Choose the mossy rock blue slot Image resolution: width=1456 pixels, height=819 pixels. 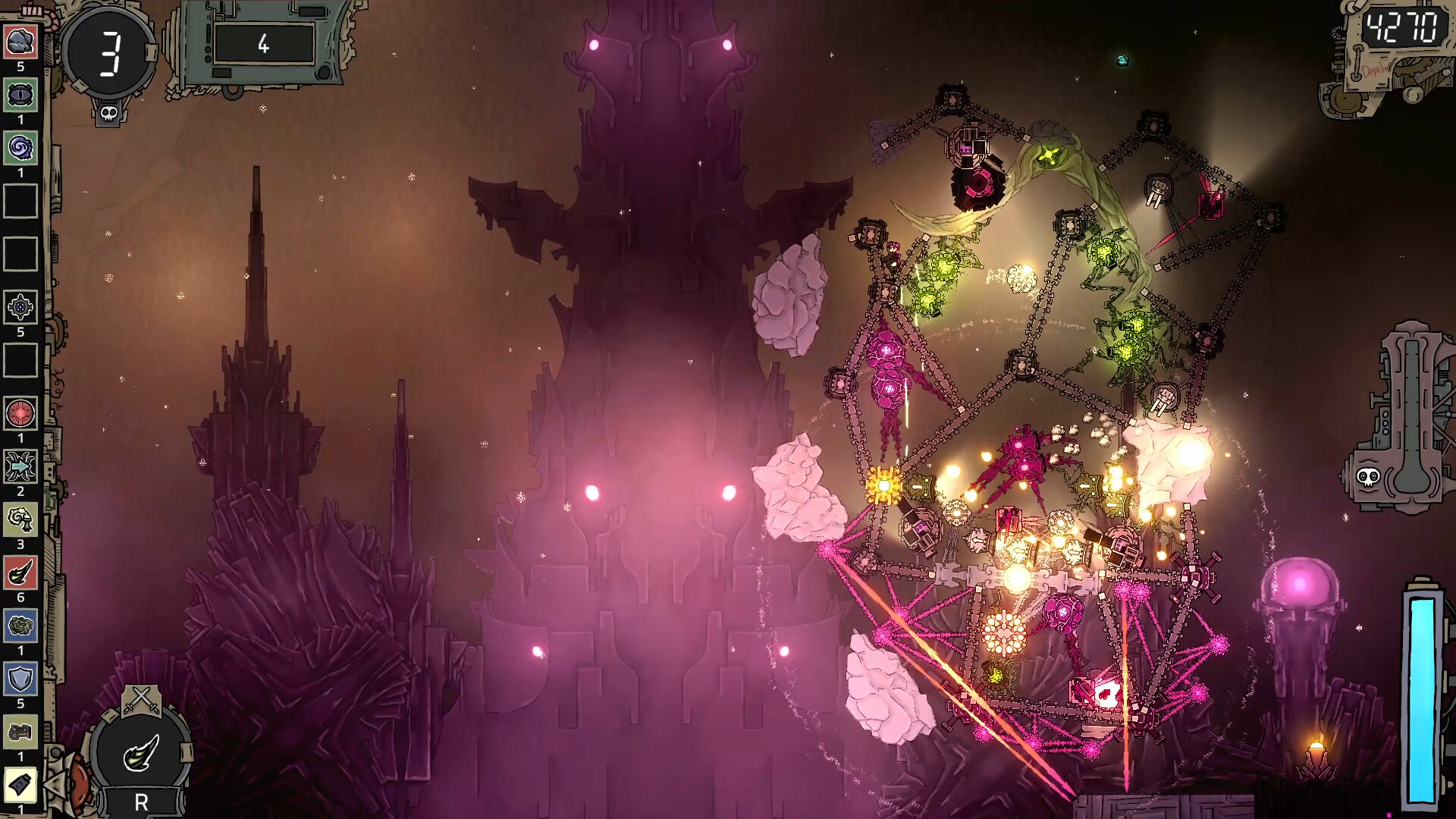[x=20, y=626]
